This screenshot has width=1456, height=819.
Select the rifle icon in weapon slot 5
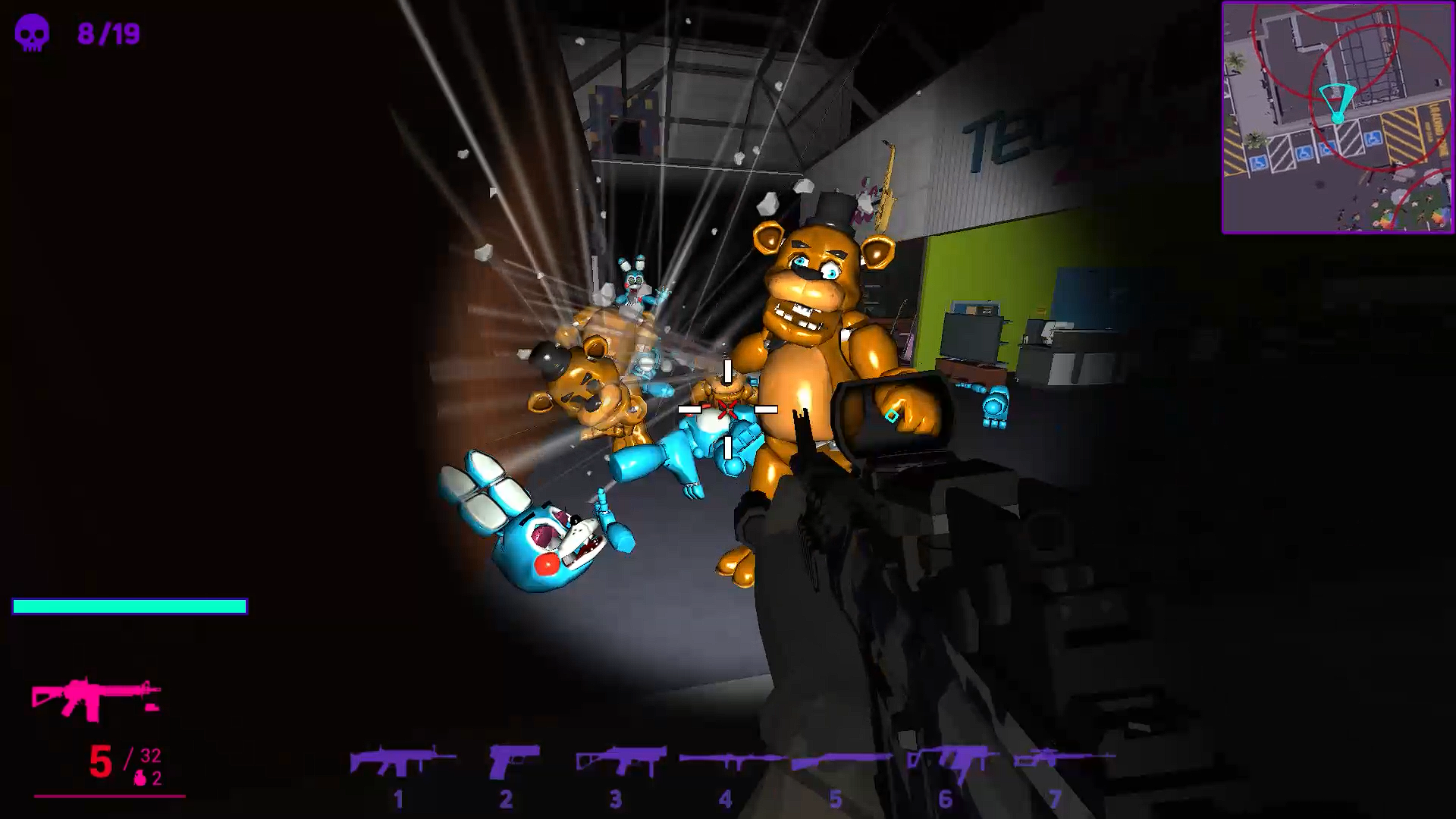coord(836,758)
